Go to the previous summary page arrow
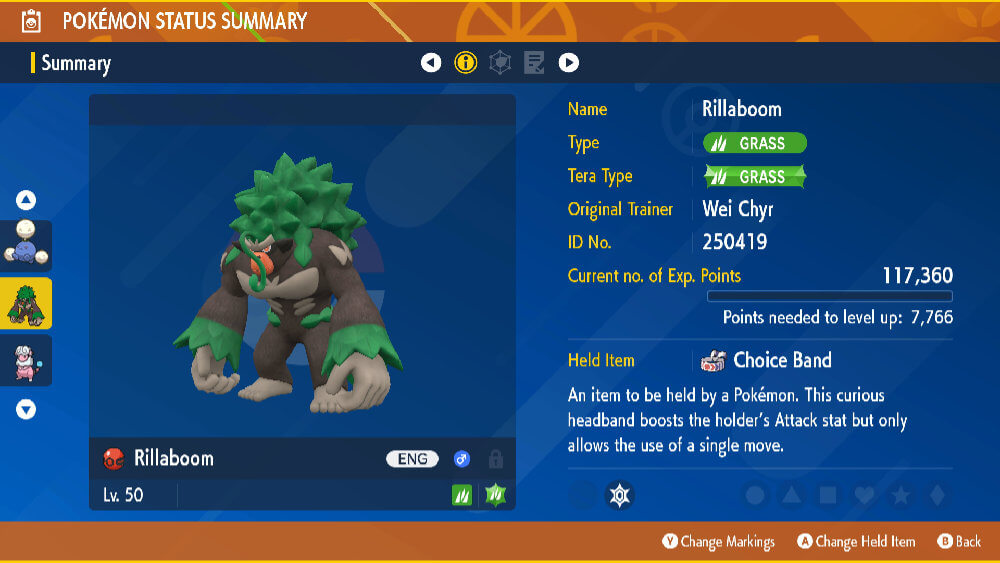Viewport: 1000px width, 563px height. click(x=431, y=63)
